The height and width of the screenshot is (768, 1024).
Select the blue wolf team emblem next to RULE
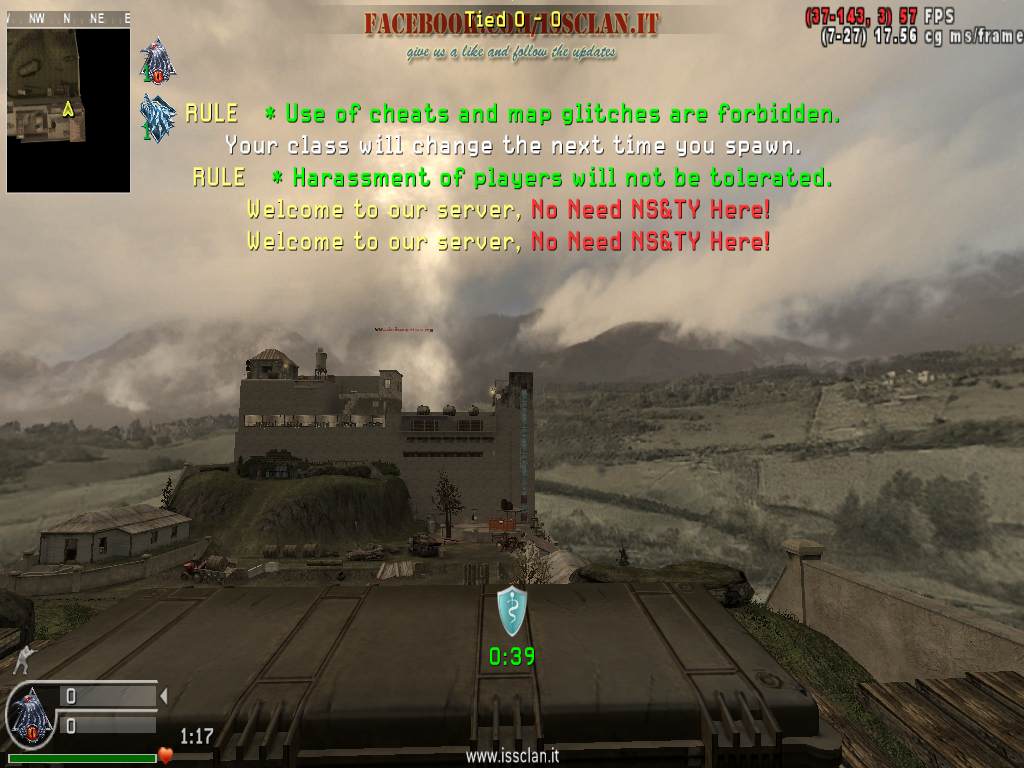point(158,117)
